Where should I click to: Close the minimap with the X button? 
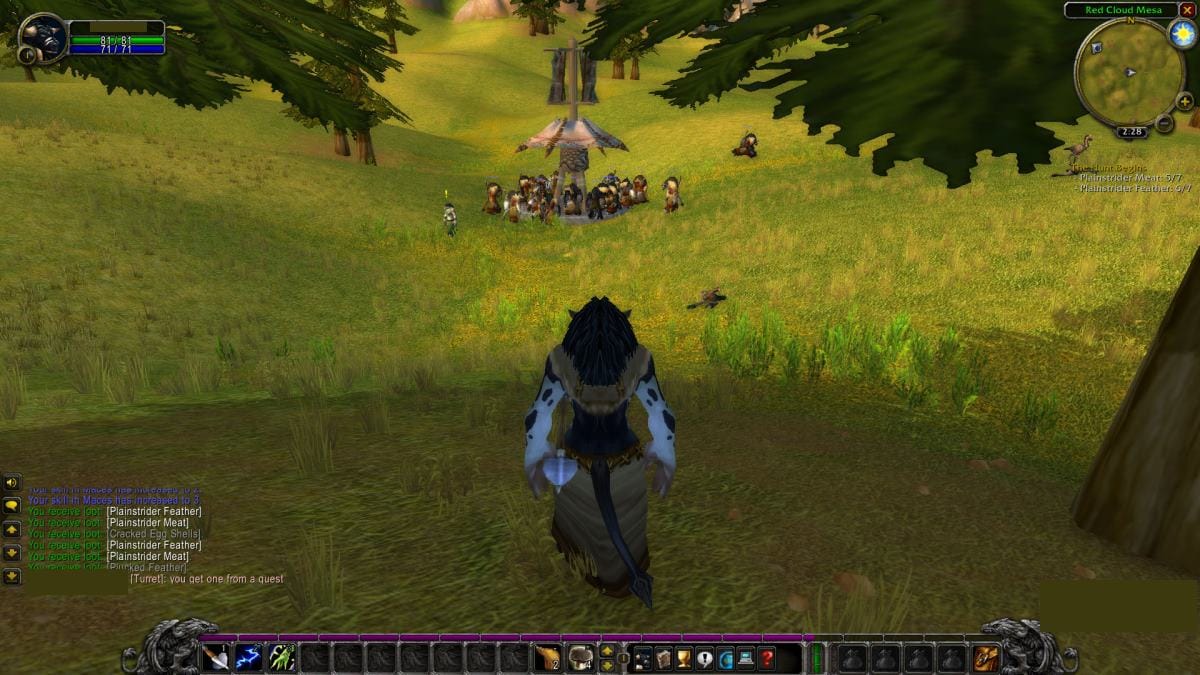tap(1187, 10)
